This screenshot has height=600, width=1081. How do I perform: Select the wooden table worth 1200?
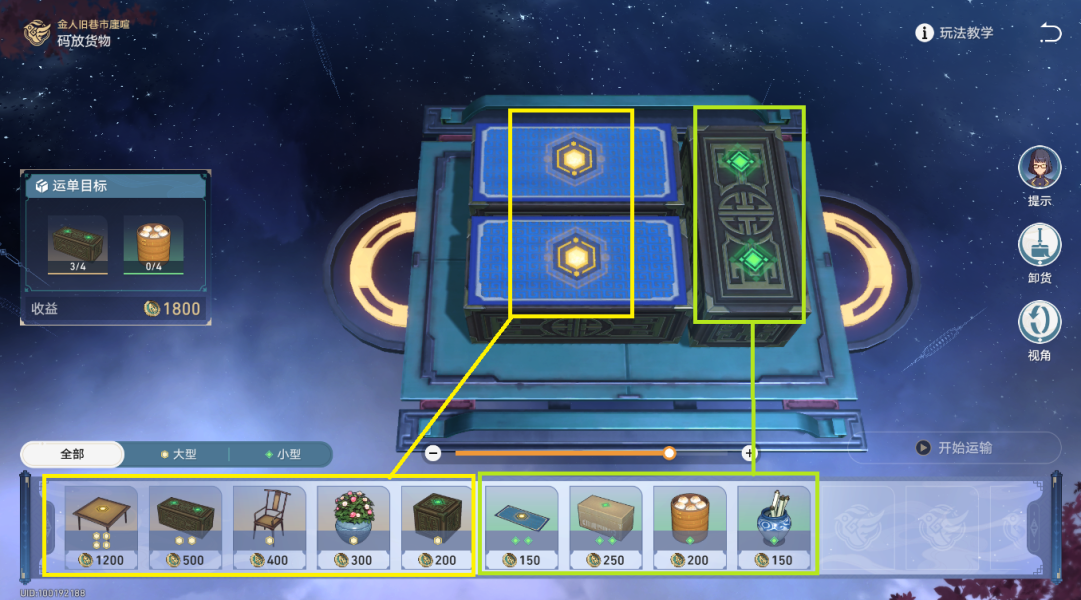pyautogui.click(x=101, y=525)
